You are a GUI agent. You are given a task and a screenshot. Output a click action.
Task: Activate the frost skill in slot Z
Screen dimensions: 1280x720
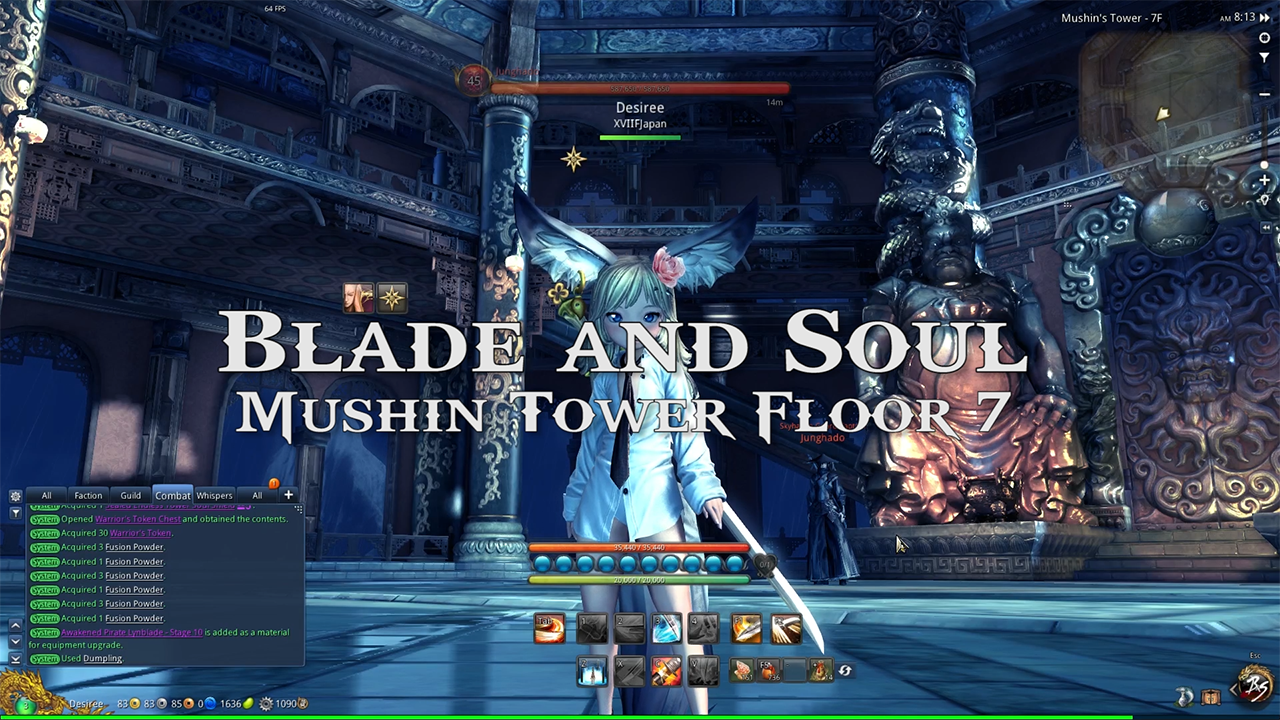[592, 672]
